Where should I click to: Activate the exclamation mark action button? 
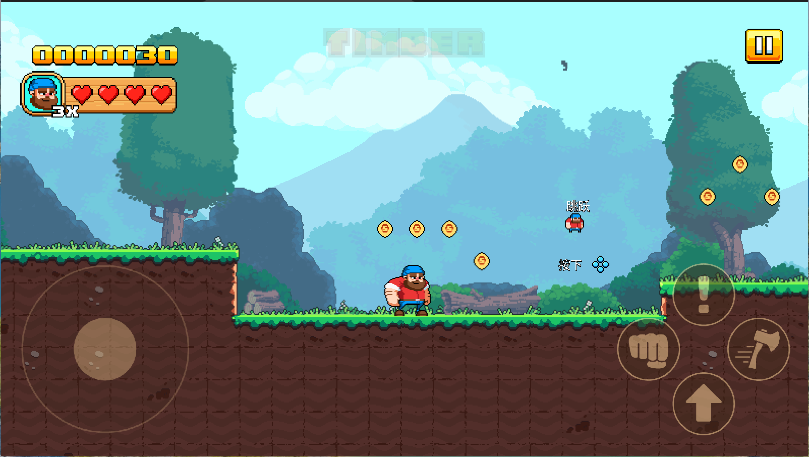pyautogui.click(x=703, y=295)
